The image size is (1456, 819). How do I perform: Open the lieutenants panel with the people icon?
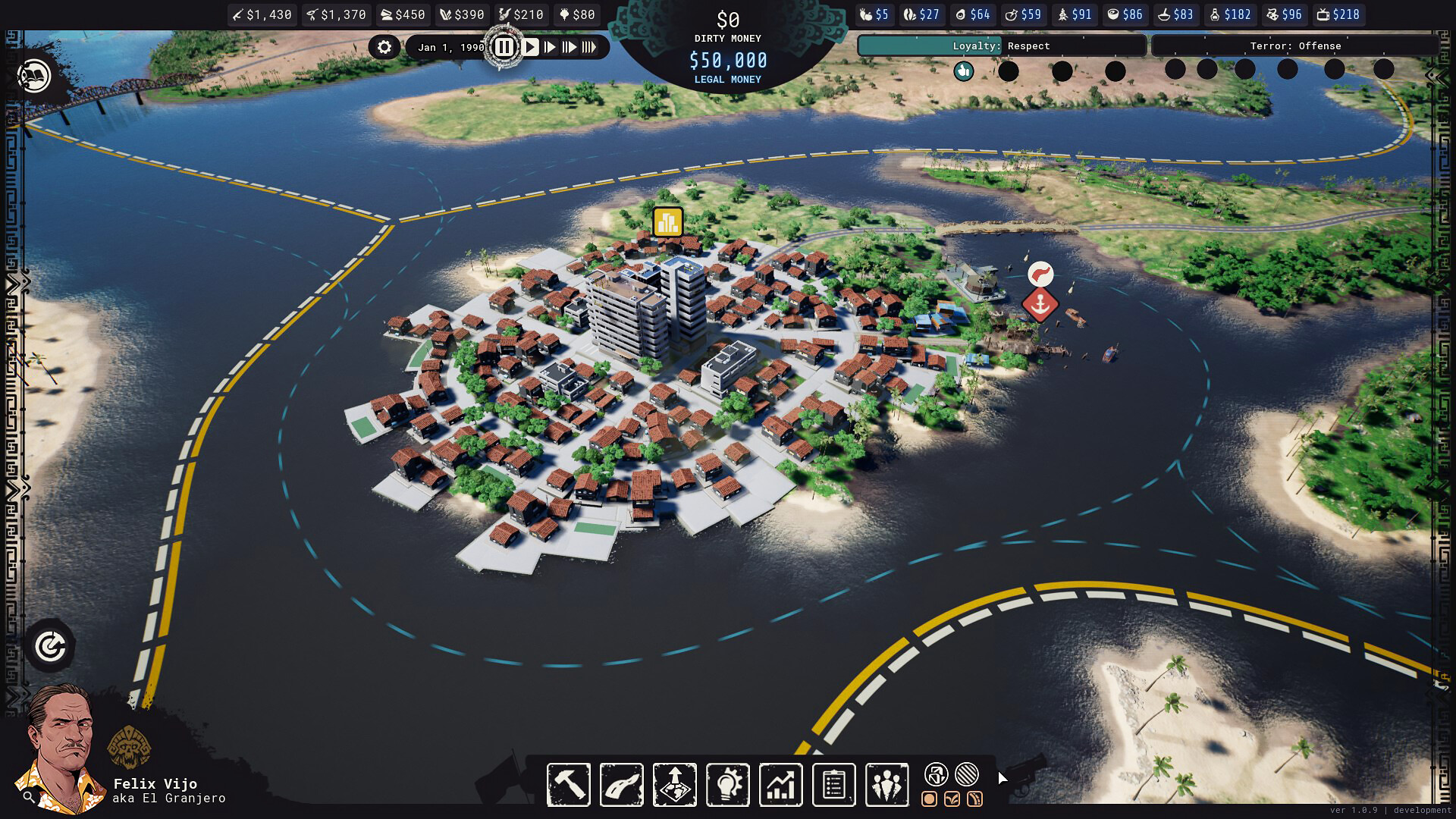click(x=886, y=784)
